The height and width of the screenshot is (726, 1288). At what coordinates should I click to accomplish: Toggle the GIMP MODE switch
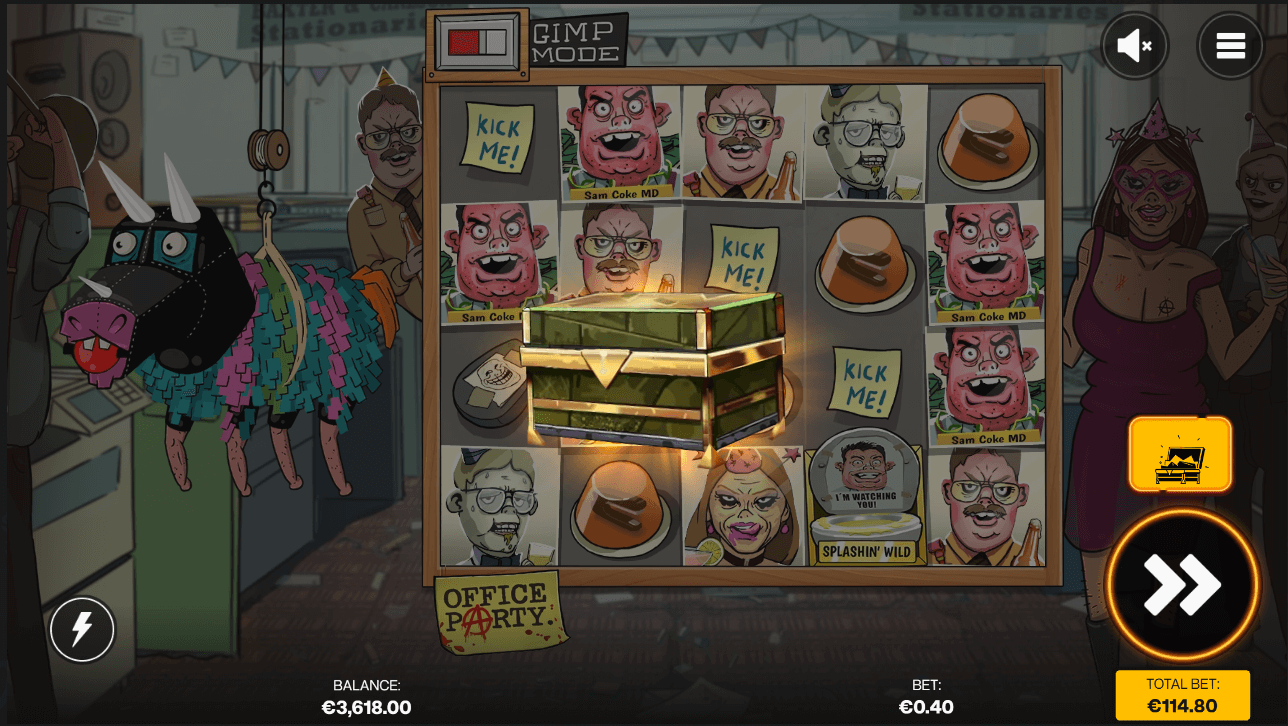click(478, 41)
